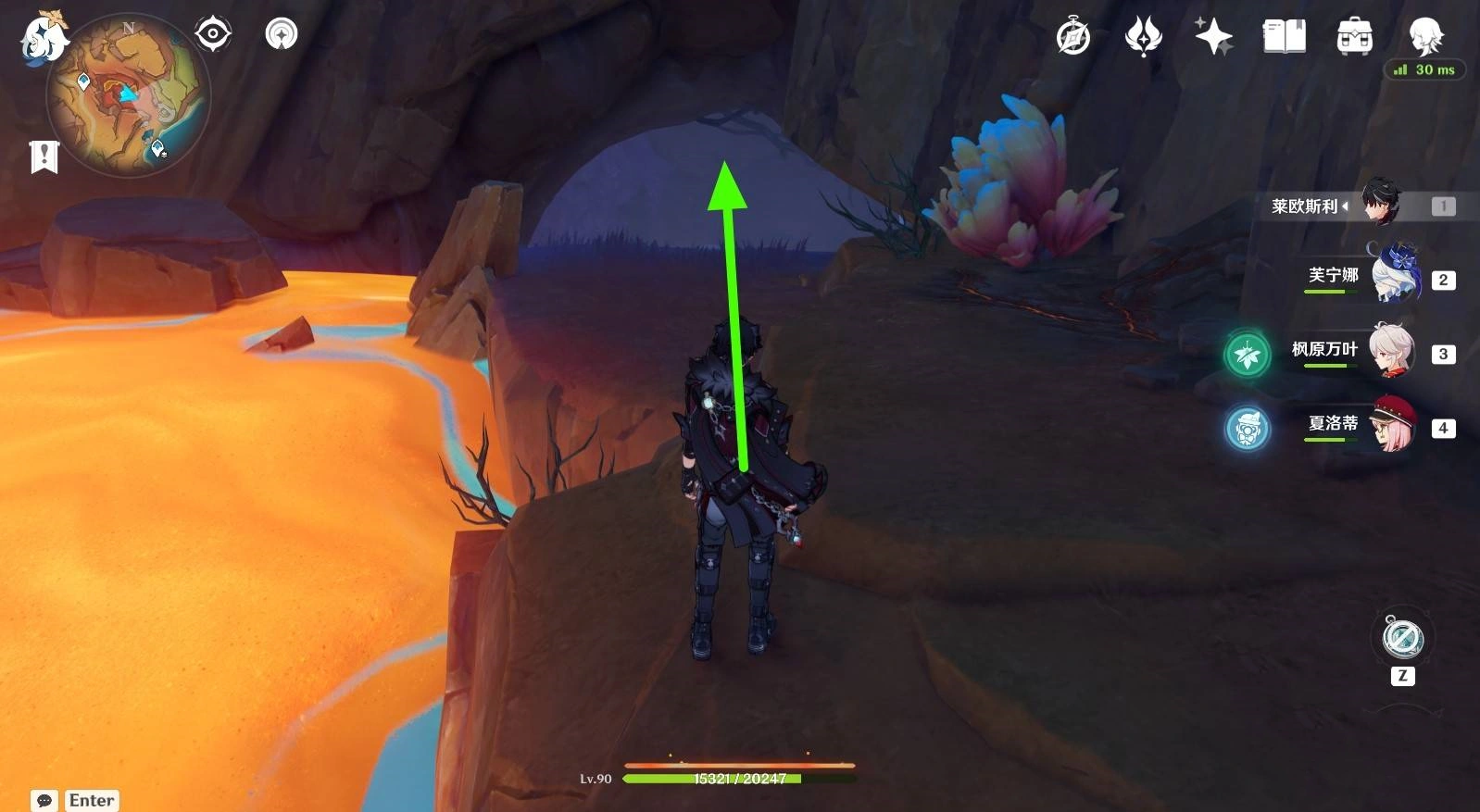This screenshot has height=812, width=1480.
Task: Open the four-point star wish icon
Action: [x=1213, y=37]
